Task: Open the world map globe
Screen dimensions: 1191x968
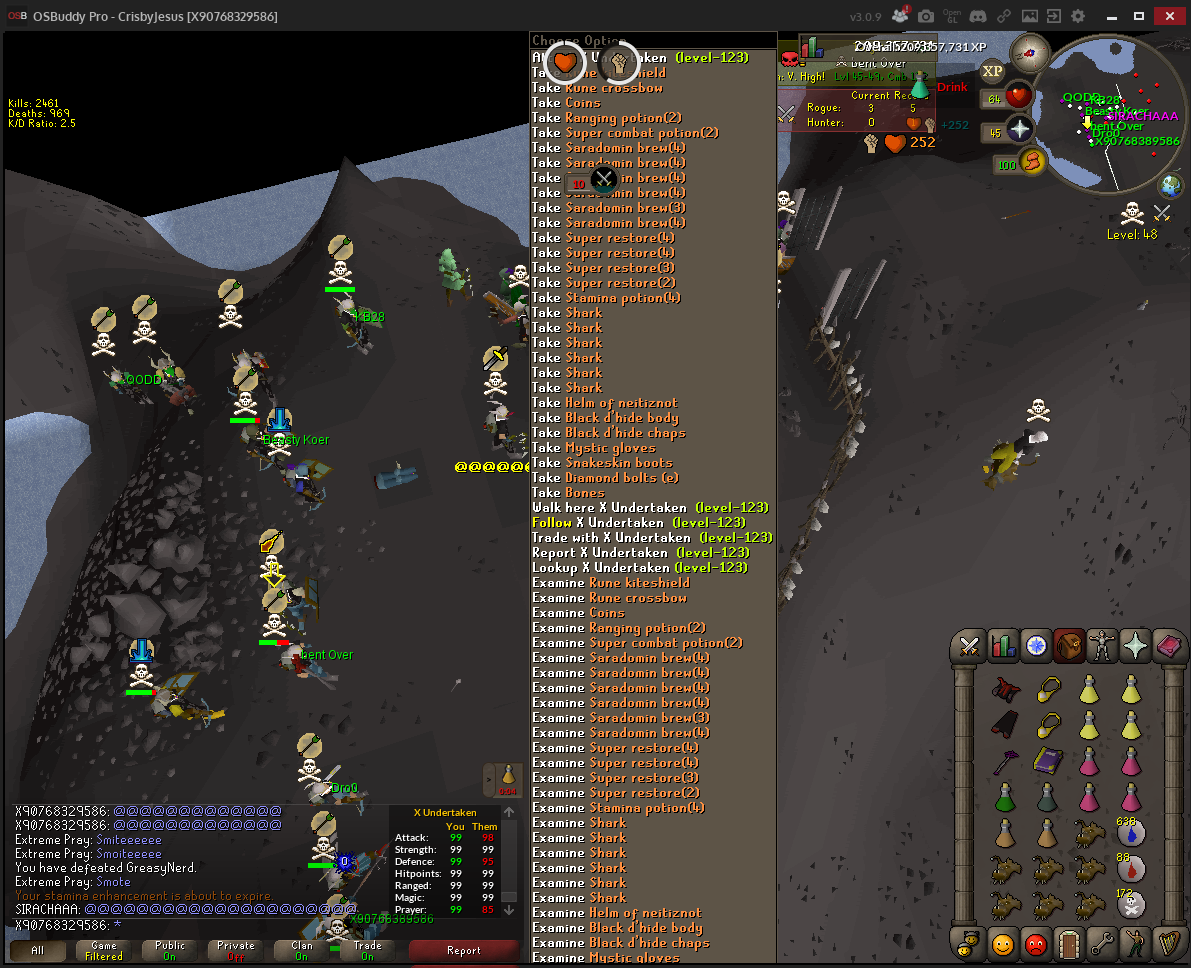Action: [x=1170, y=185]
